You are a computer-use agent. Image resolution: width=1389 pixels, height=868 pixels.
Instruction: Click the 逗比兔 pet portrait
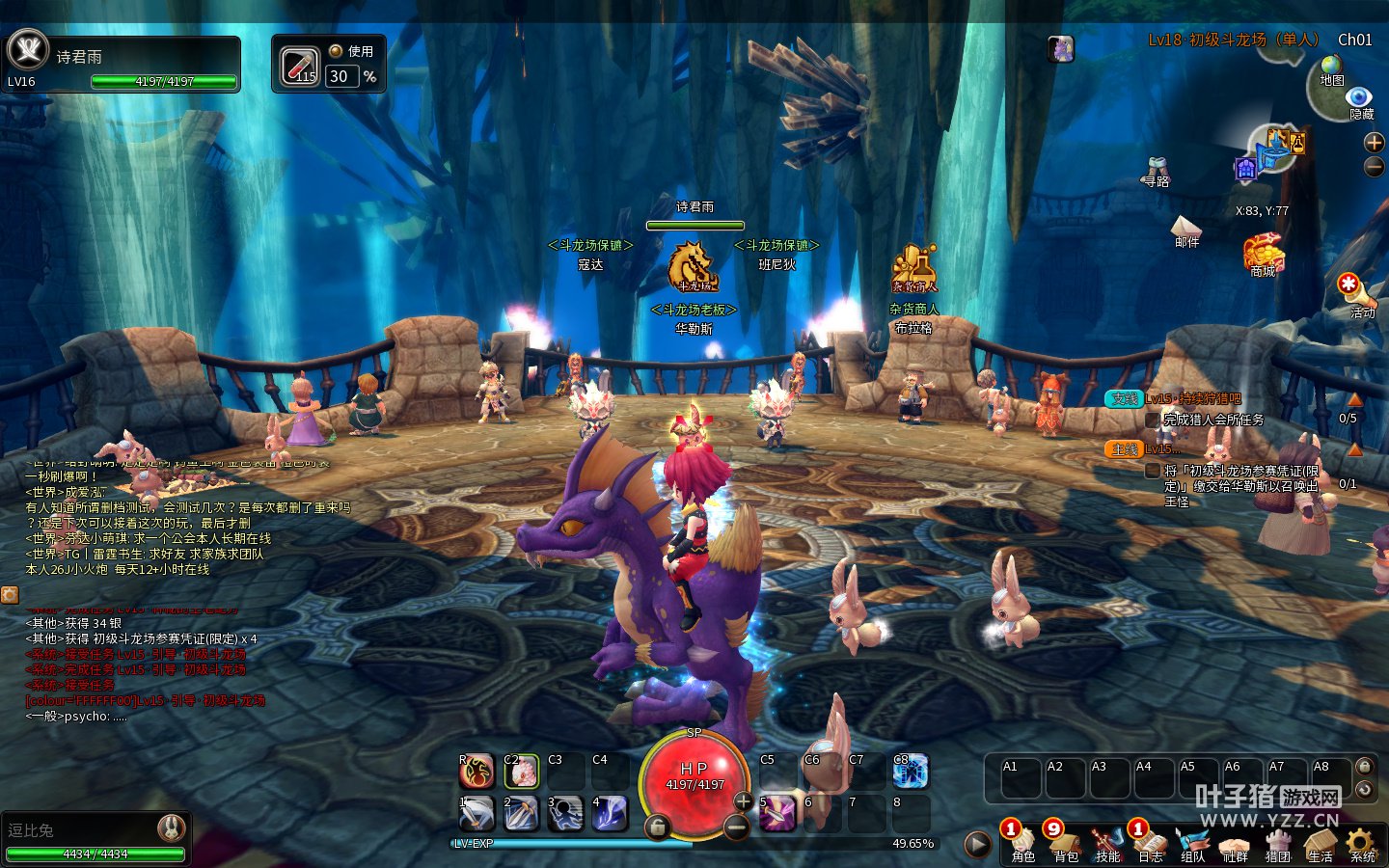point(172,827)
